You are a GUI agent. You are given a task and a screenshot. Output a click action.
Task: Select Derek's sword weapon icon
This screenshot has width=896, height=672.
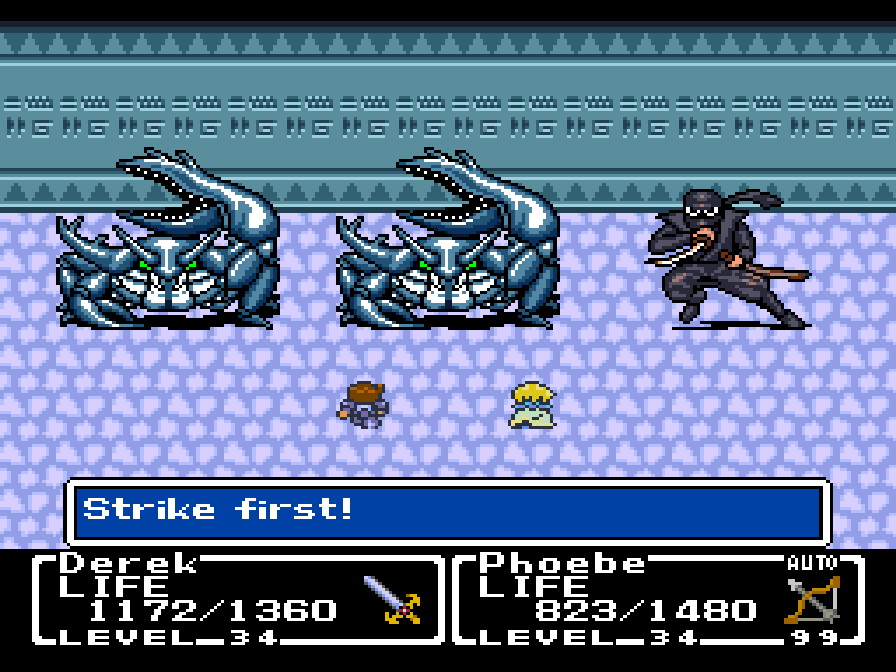392,600
